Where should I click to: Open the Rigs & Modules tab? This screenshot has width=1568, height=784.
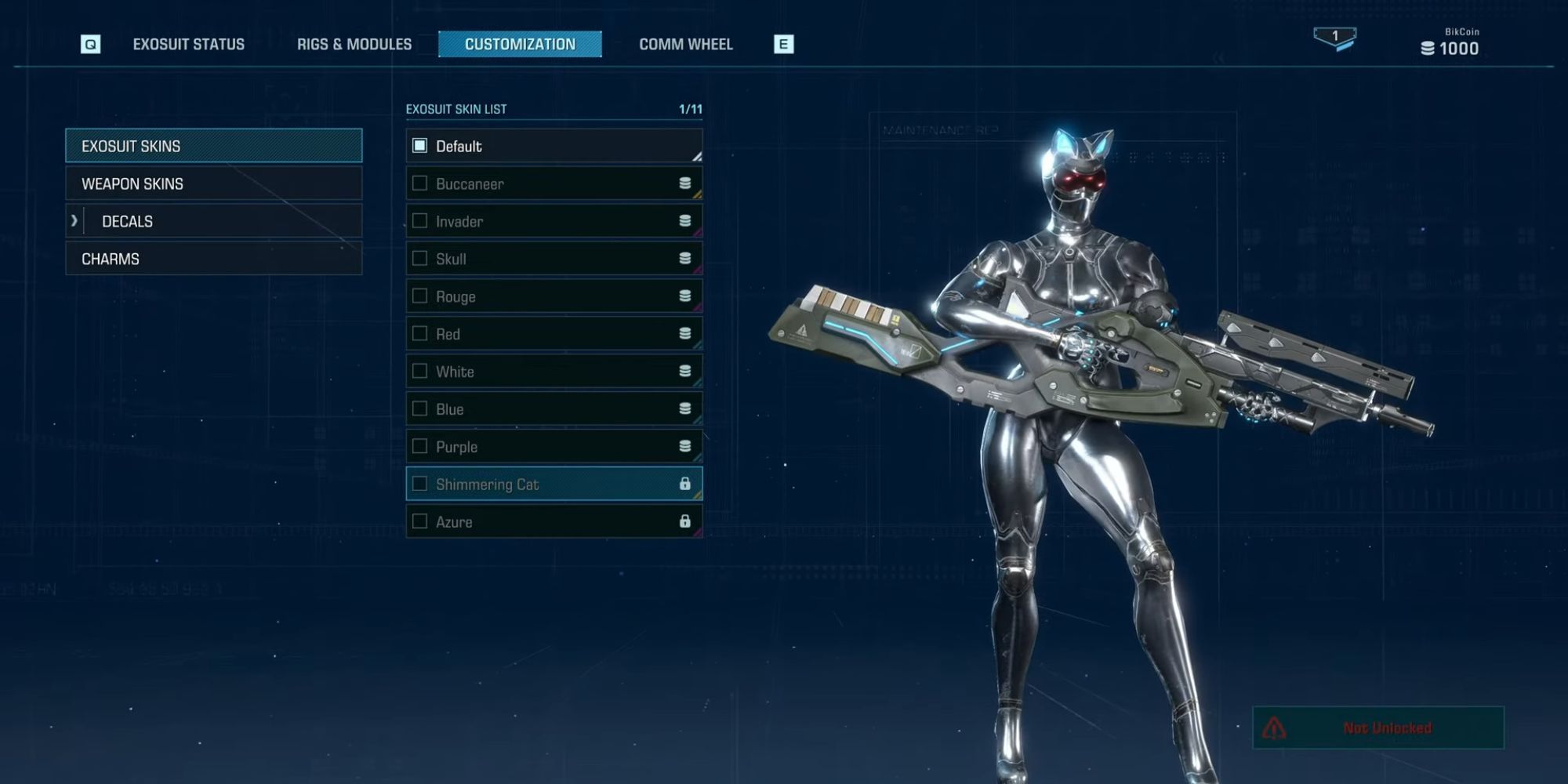pos(354,44)
